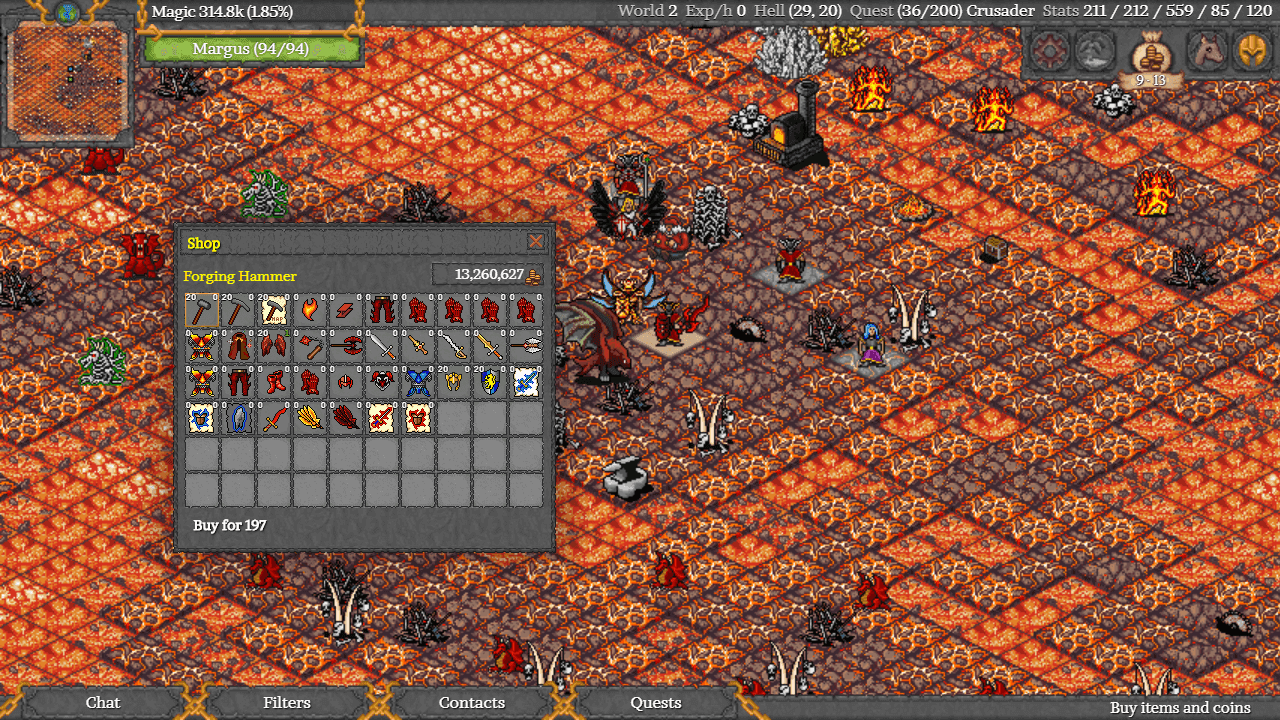Open the money bag showing 9-13
The width and height of the screenshot is (1280, 720).
[x=1151, y=55]
